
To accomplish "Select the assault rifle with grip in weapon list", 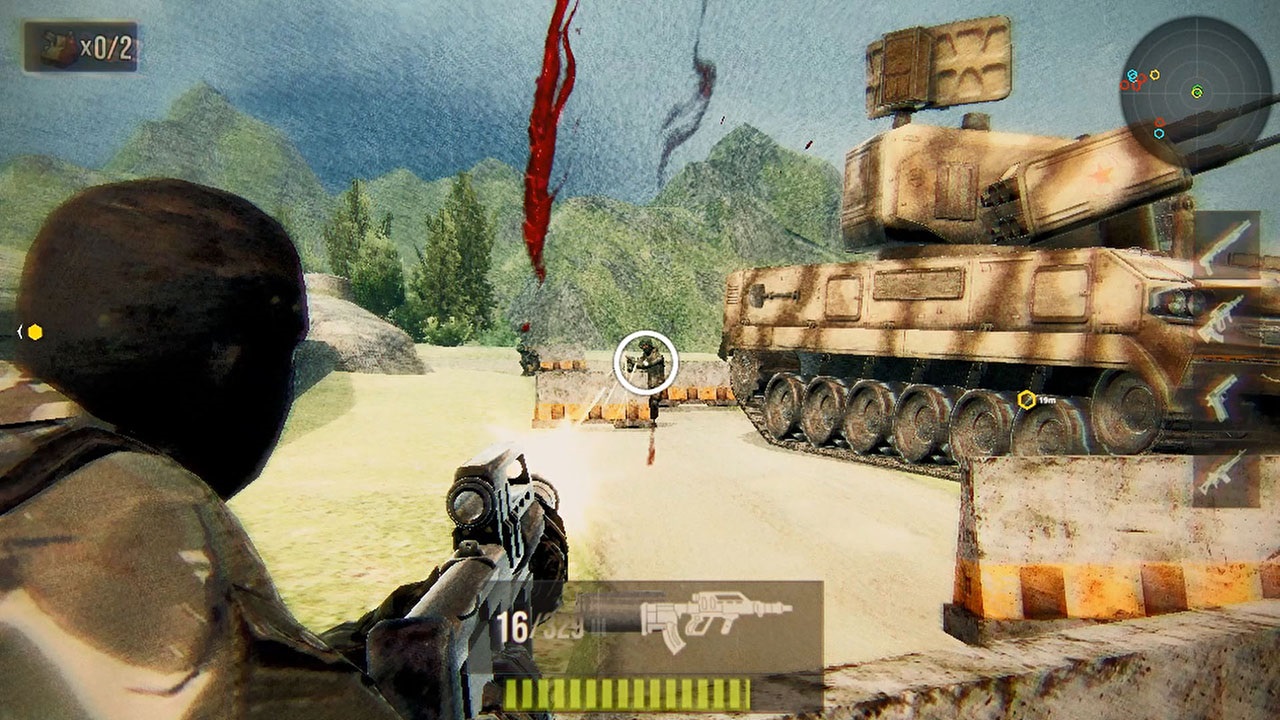I will 1222,318.
